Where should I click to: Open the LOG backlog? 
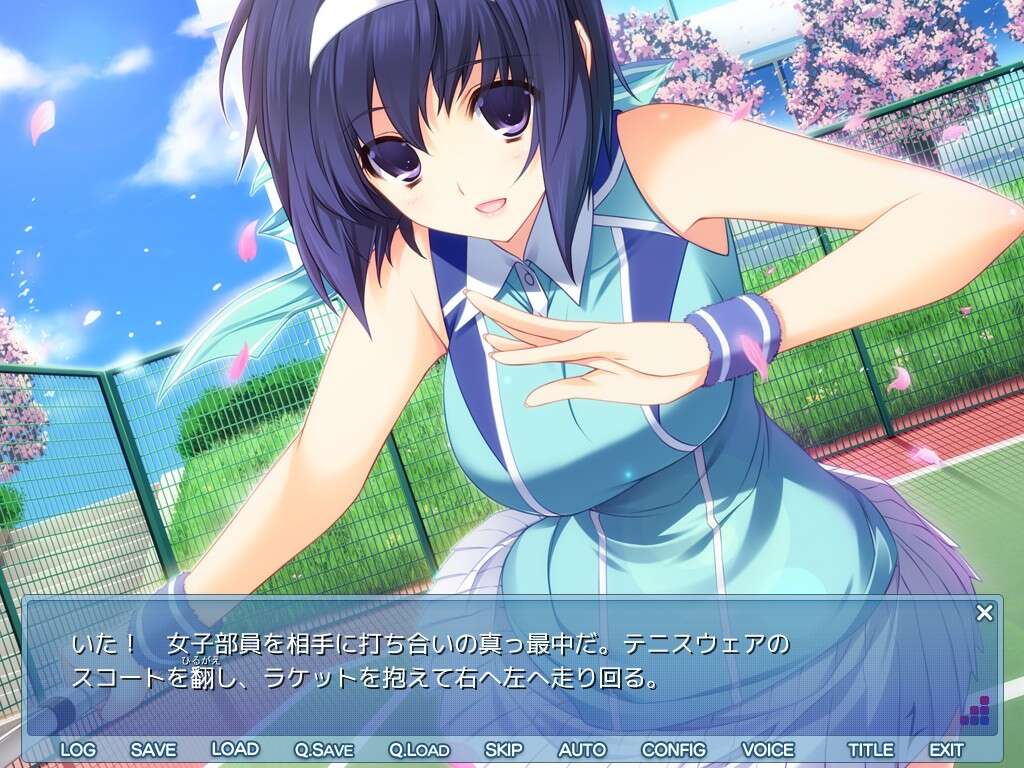pyautogui.click(x=77, y=749)
